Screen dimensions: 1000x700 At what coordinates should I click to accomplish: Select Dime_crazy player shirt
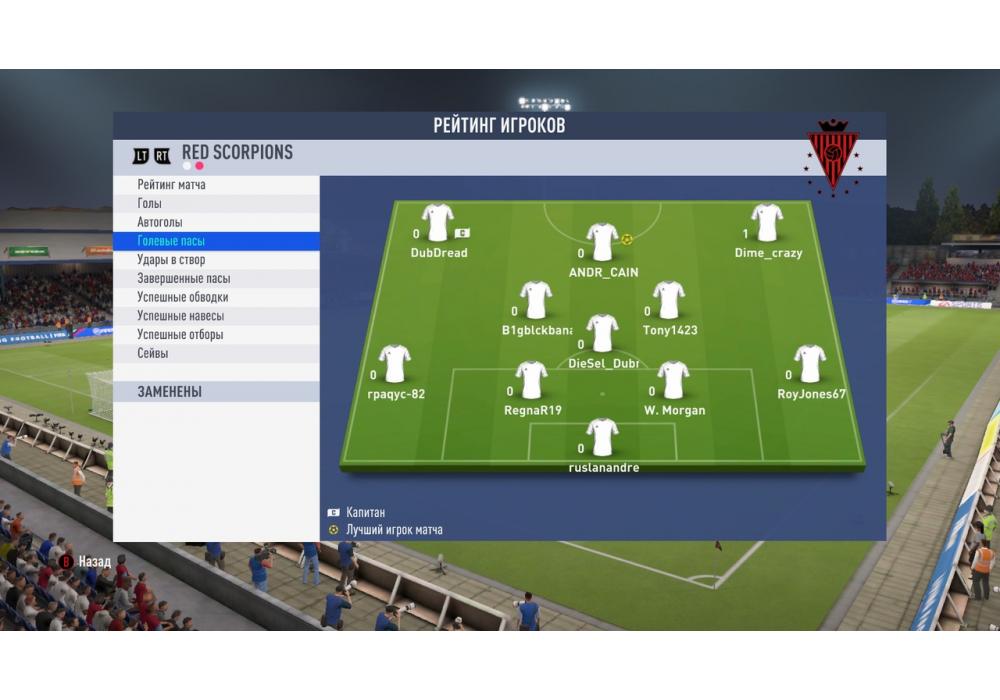[767, 223]
